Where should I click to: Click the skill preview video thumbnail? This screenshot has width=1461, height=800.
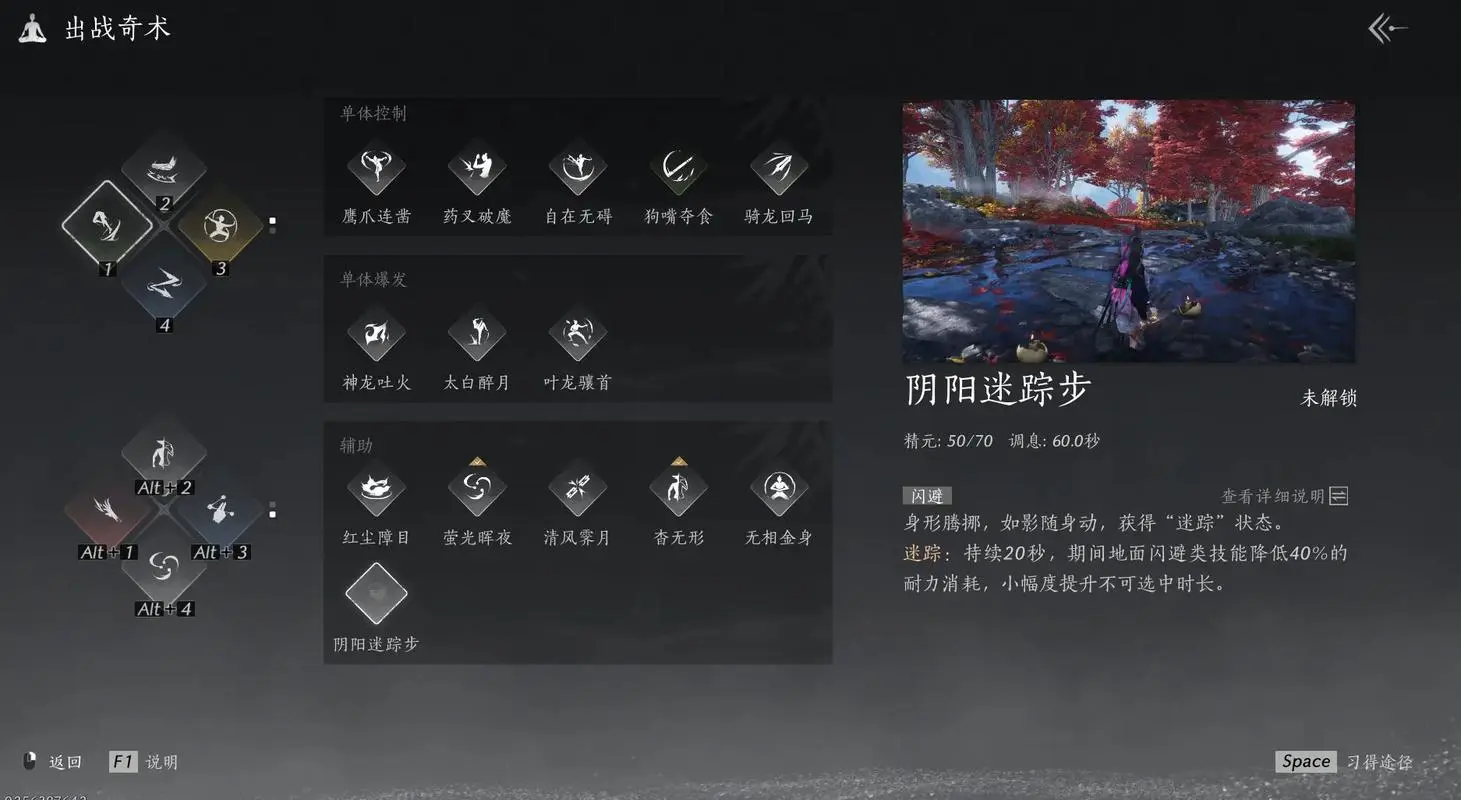[1128, 230]
